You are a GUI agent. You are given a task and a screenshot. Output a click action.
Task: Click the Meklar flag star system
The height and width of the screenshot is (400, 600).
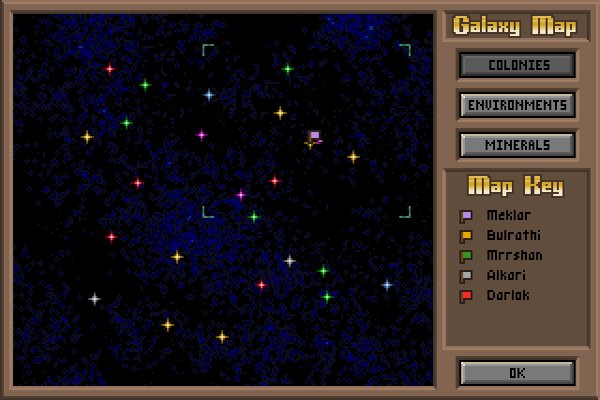313,139
